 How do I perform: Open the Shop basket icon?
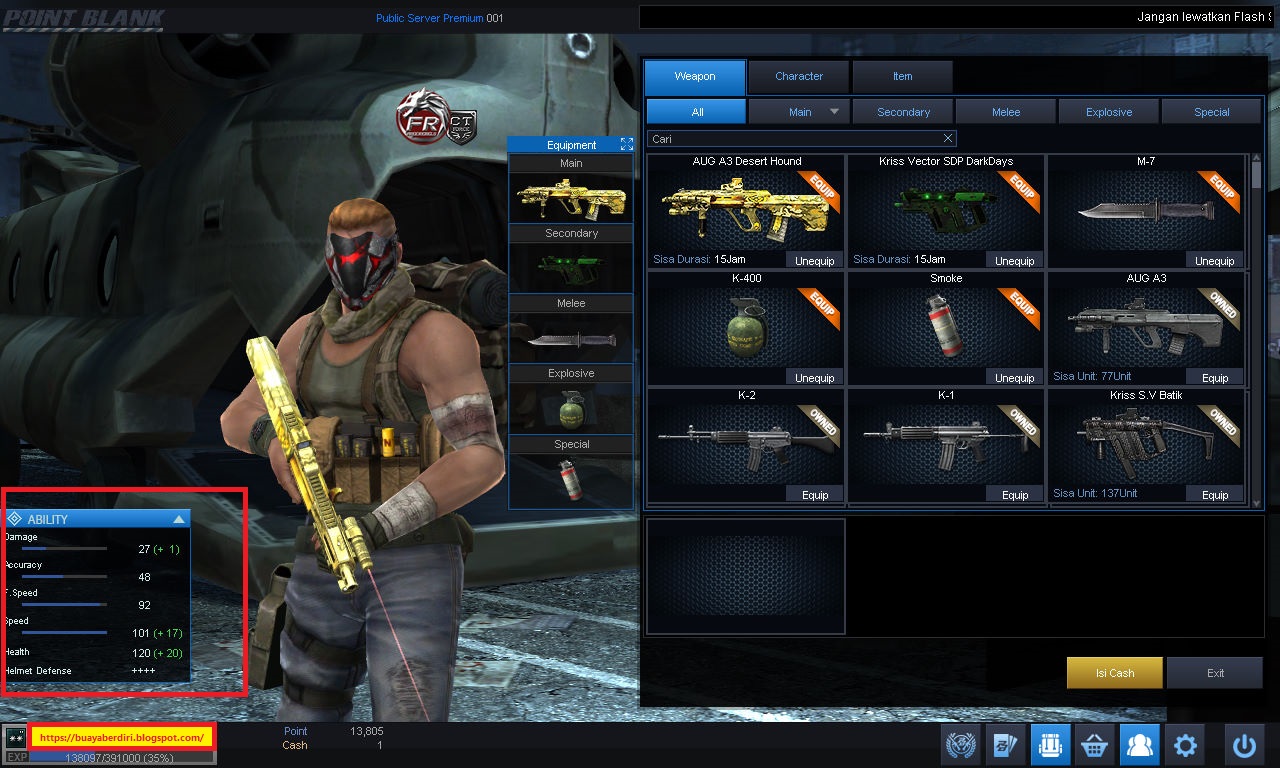[x=1094, y=744]
